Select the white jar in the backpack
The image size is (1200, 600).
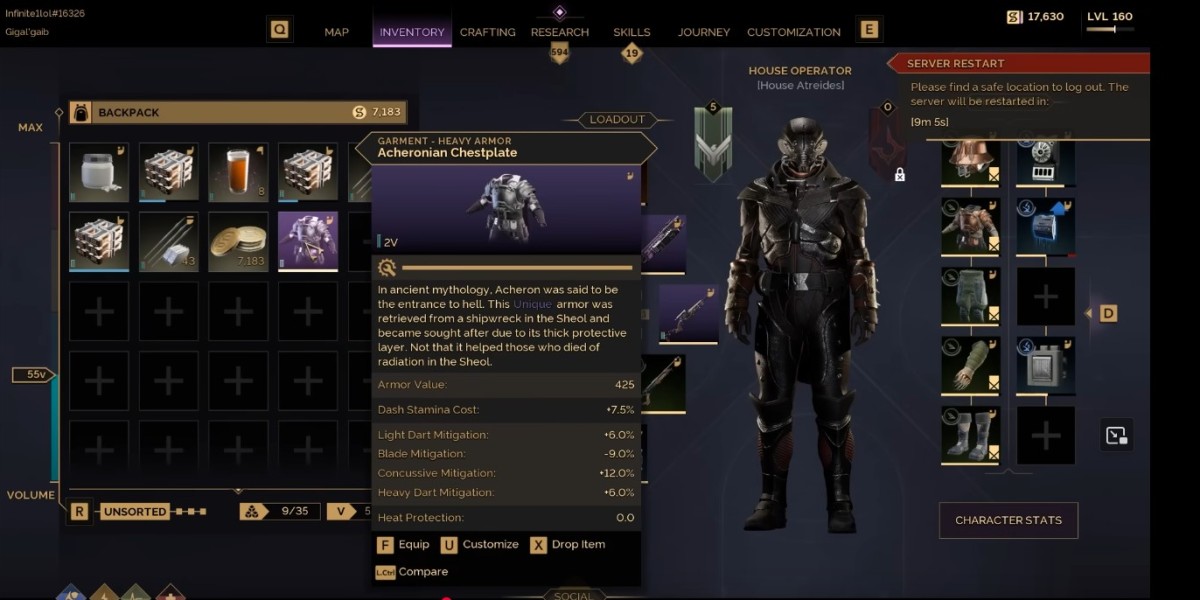pos(99,172)
